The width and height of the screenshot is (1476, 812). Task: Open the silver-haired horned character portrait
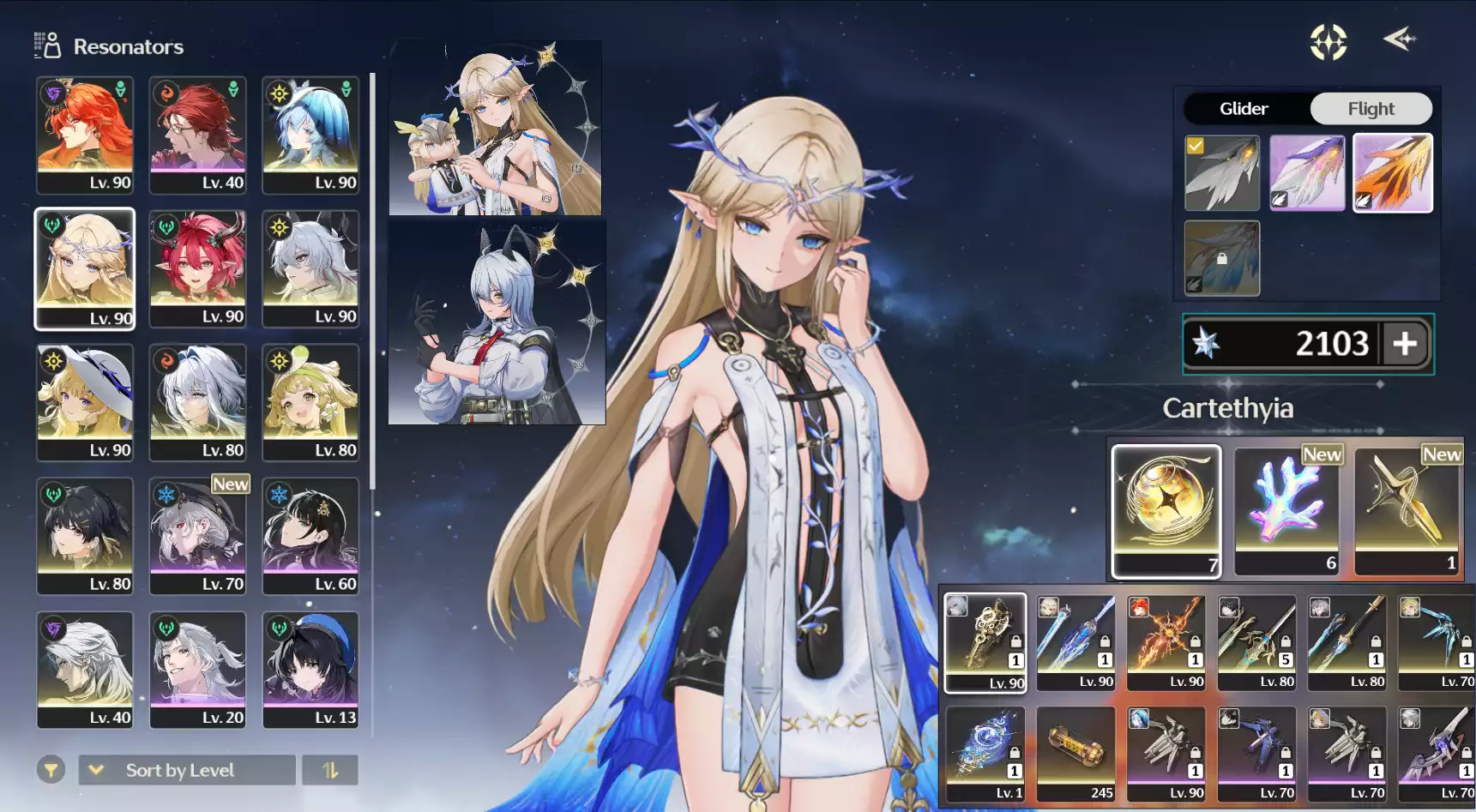pos(497,323)
